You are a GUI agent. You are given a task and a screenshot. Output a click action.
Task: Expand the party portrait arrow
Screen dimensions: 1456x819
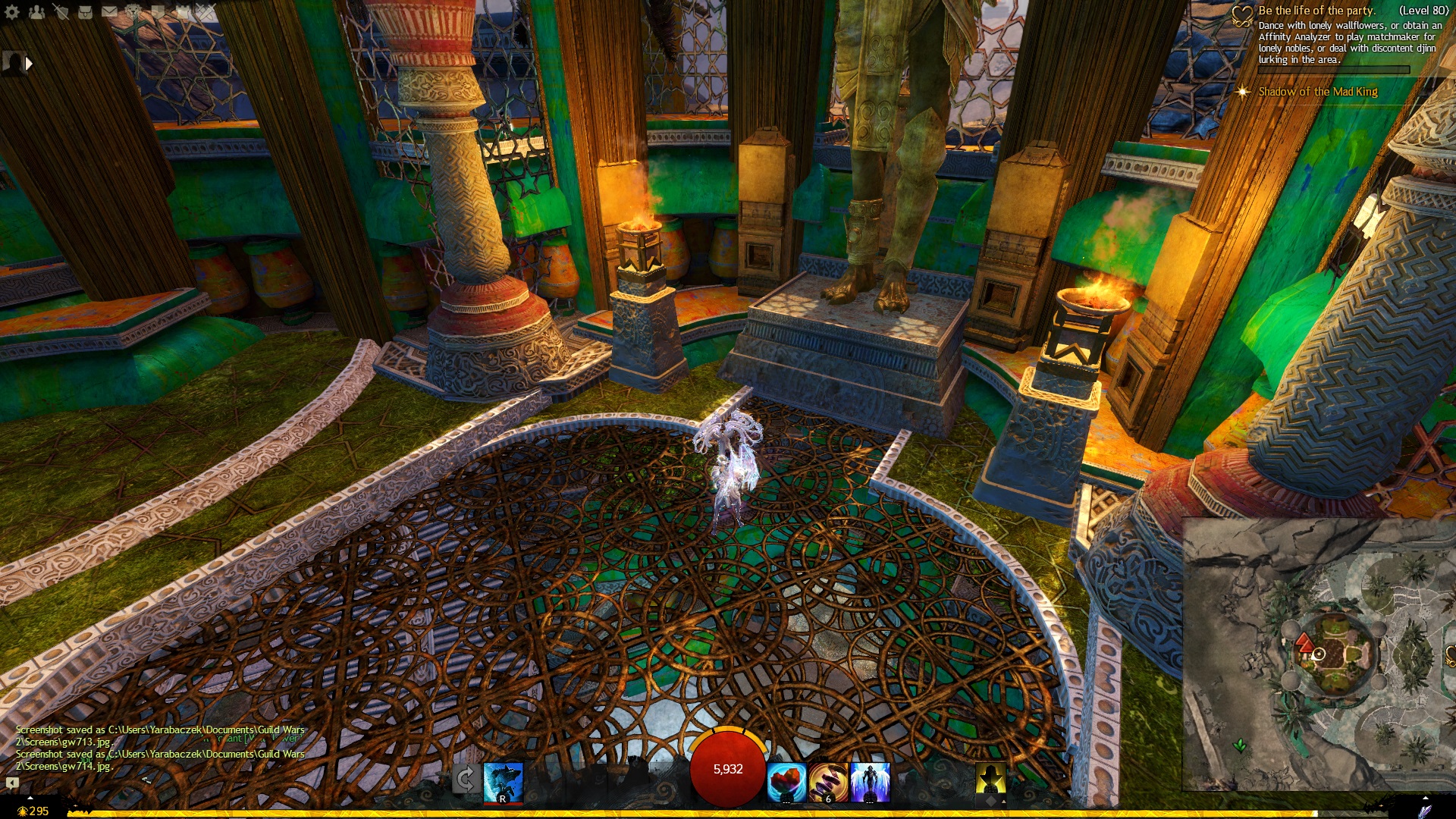[29, 64]
